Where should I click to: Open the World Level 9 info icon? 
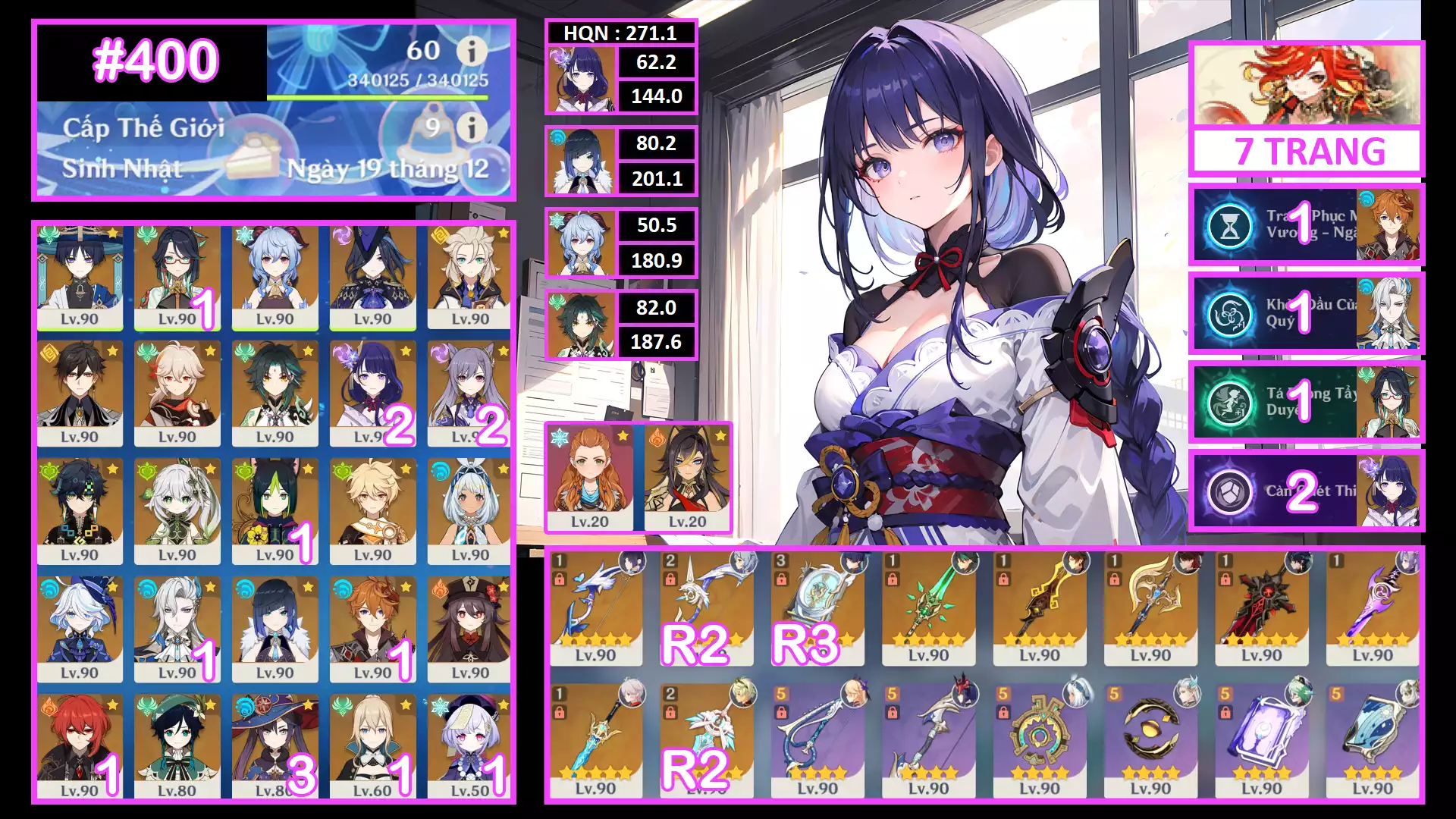coord(472,127)
